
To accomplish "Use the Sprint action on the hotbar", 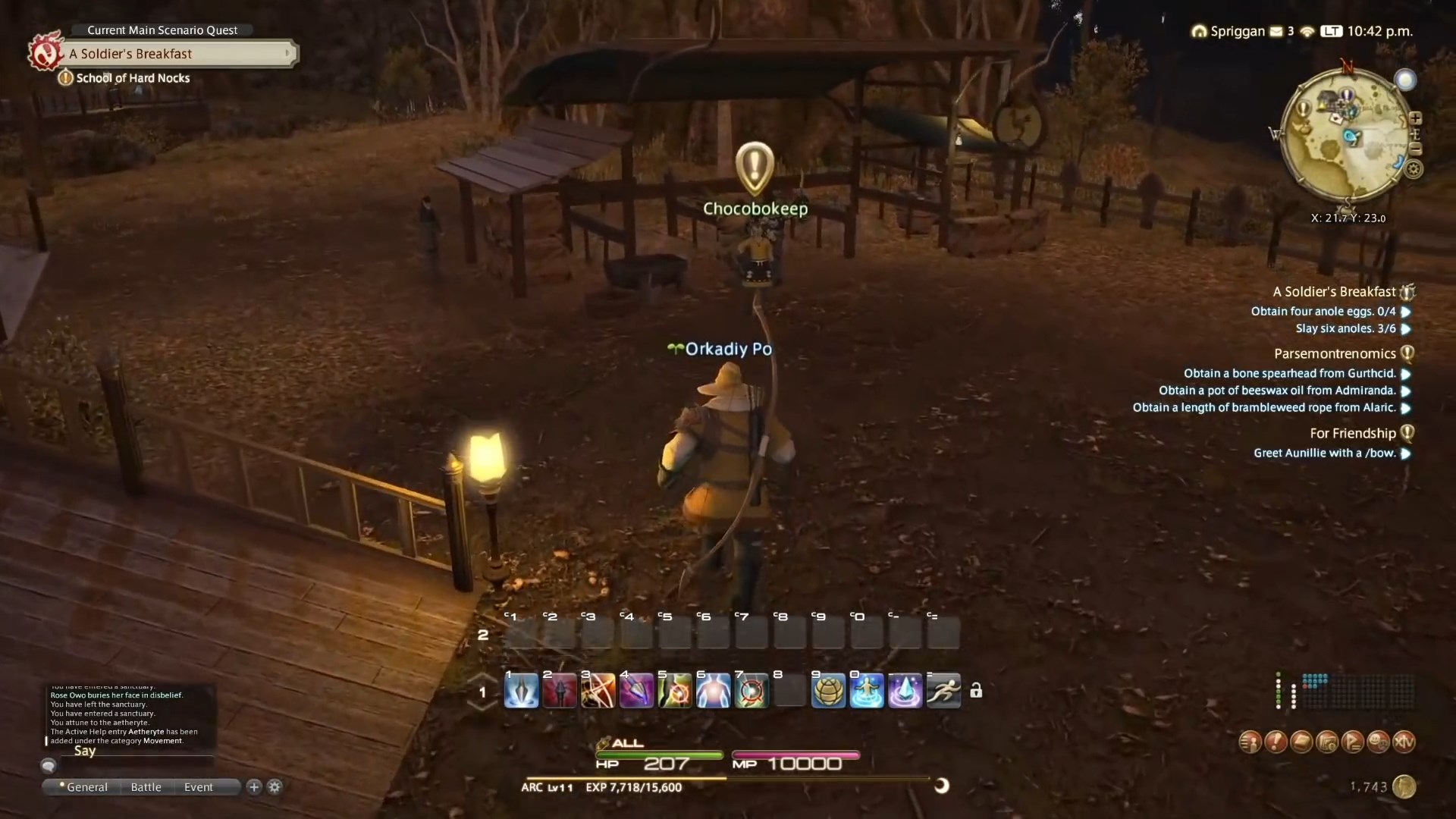I will pos(944,690).
